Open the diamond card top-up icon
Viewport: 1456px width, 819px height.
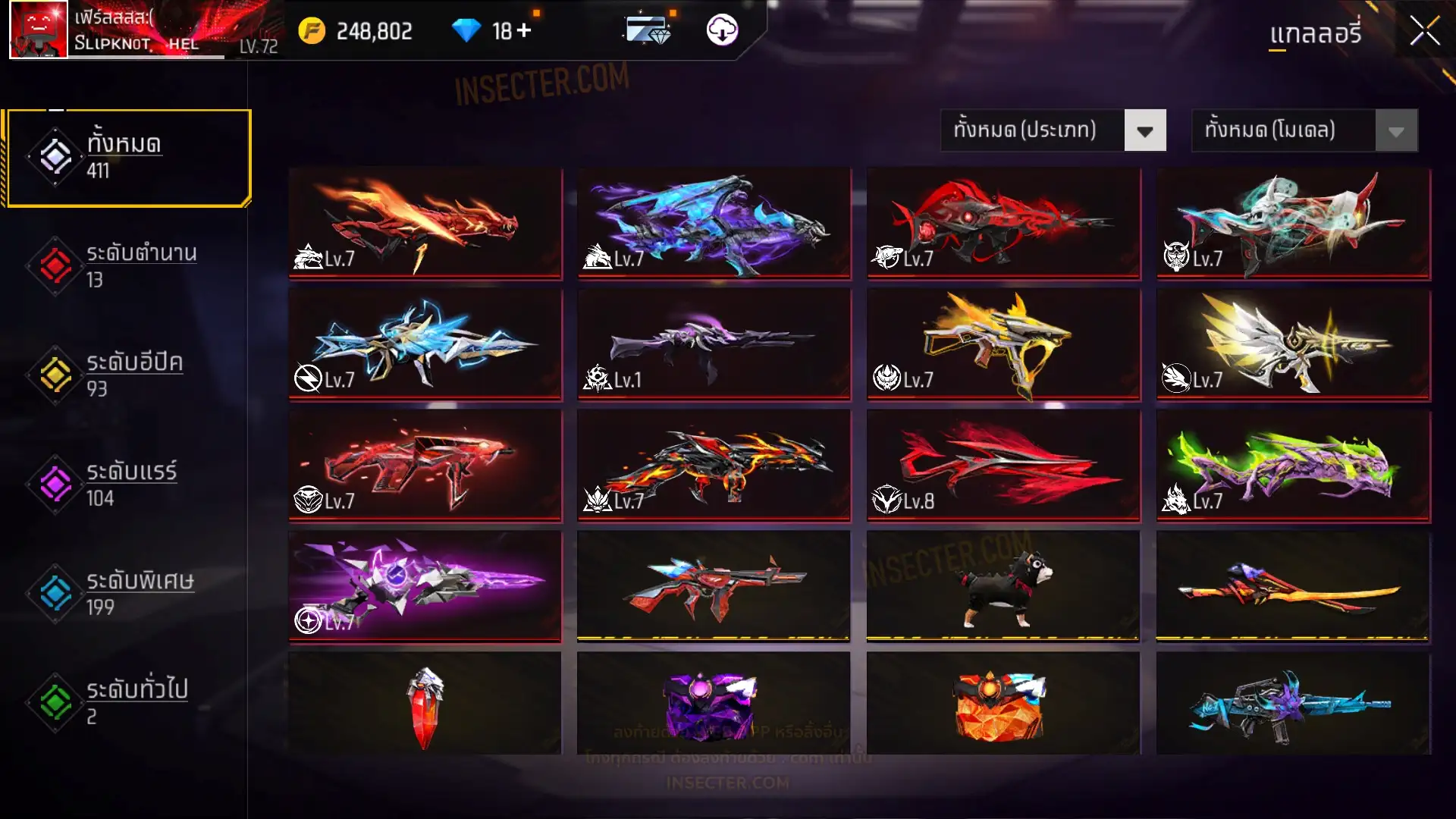coord(647,30)
